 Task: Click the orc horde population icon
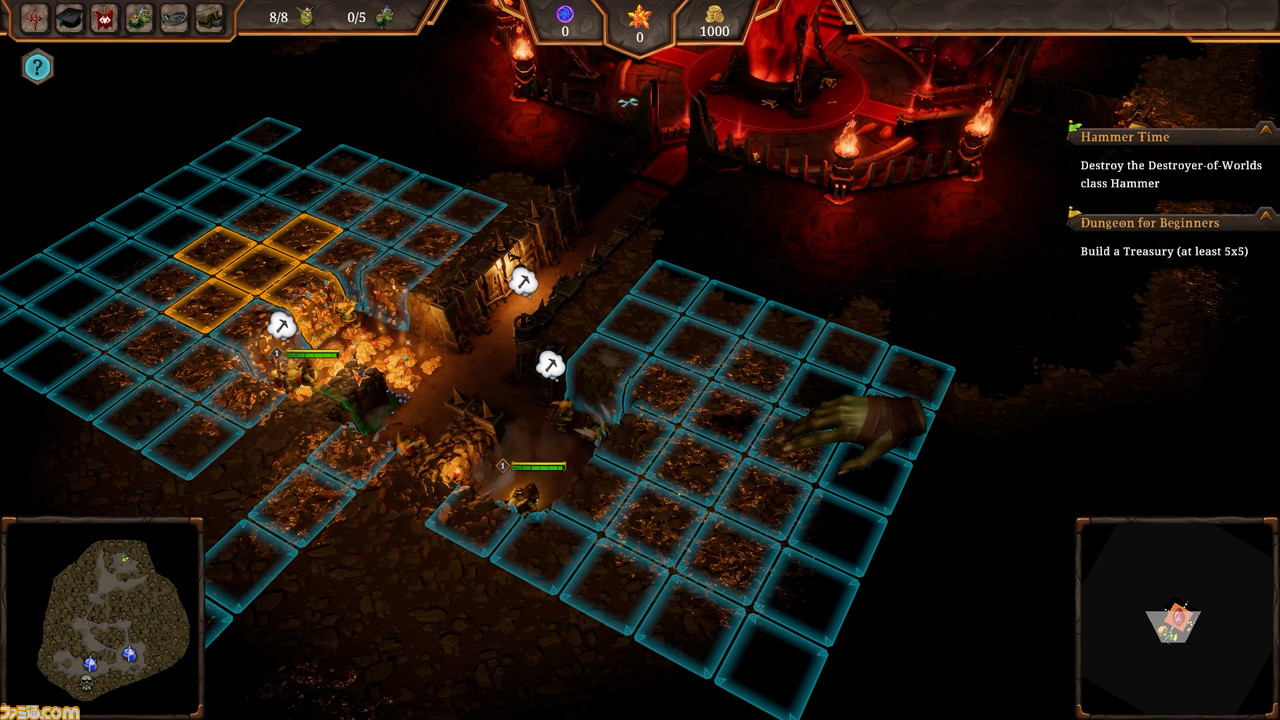point(384,17)
